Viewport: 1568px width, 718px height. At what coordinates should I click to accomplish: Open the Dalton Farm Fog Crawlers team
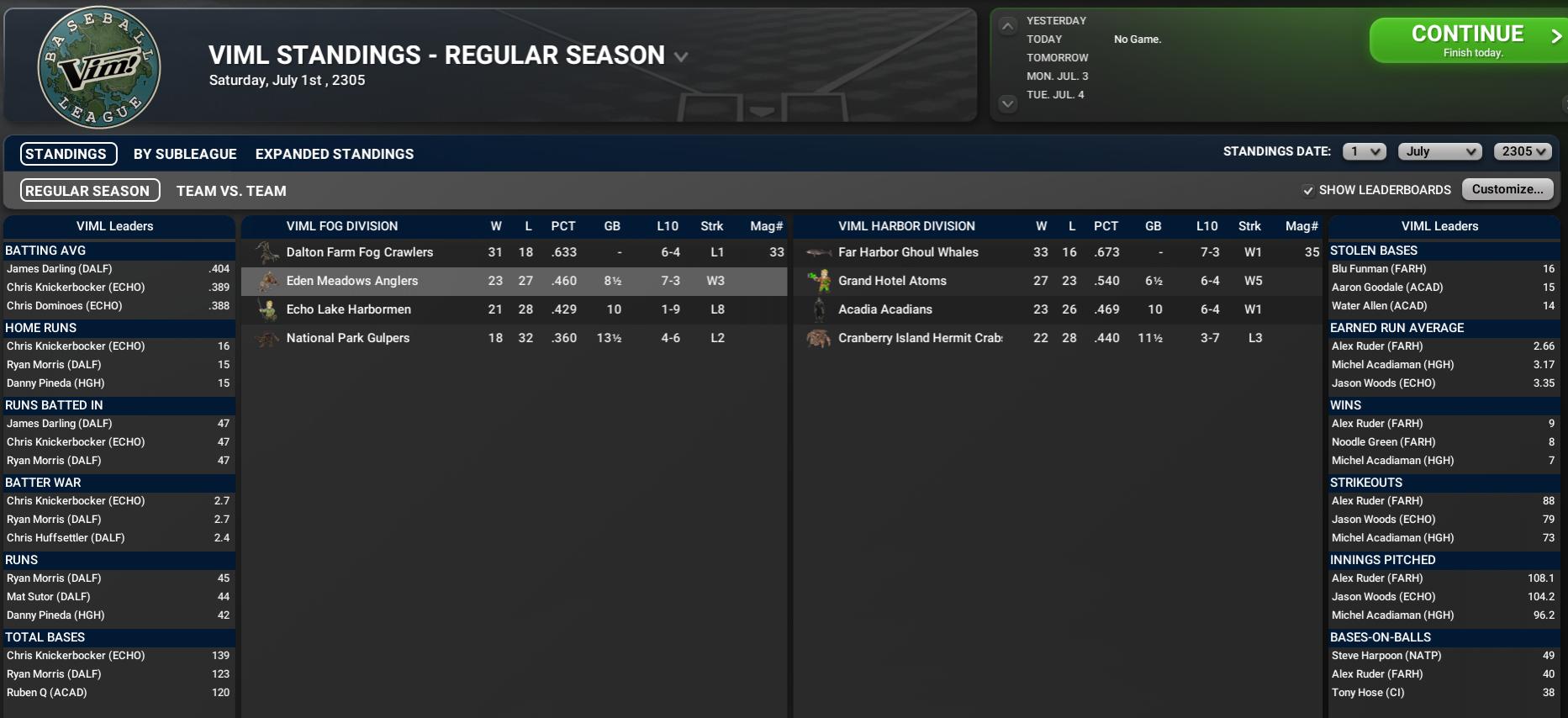click(x=359, y=252)
